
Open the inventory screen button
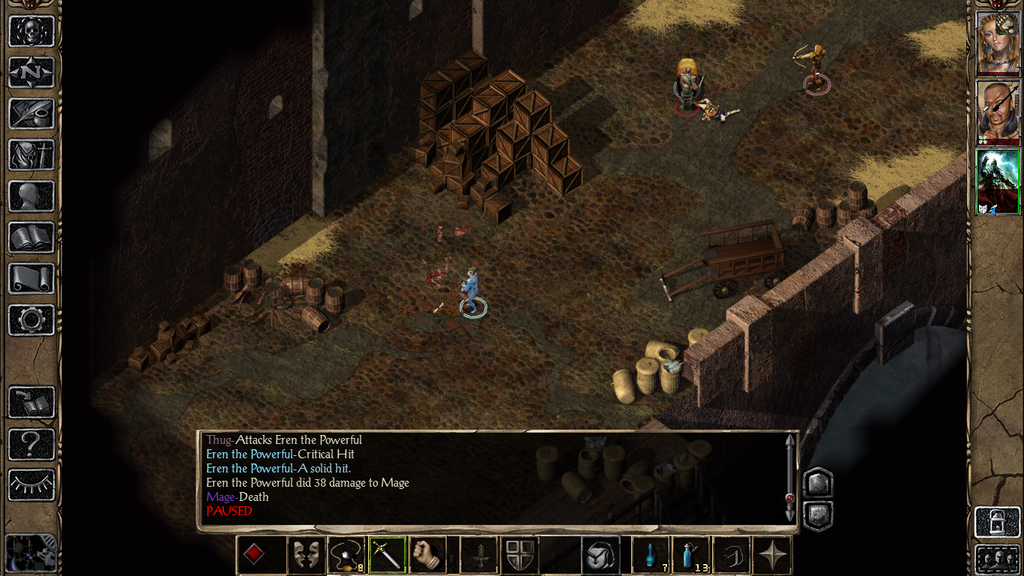[31, 154]
